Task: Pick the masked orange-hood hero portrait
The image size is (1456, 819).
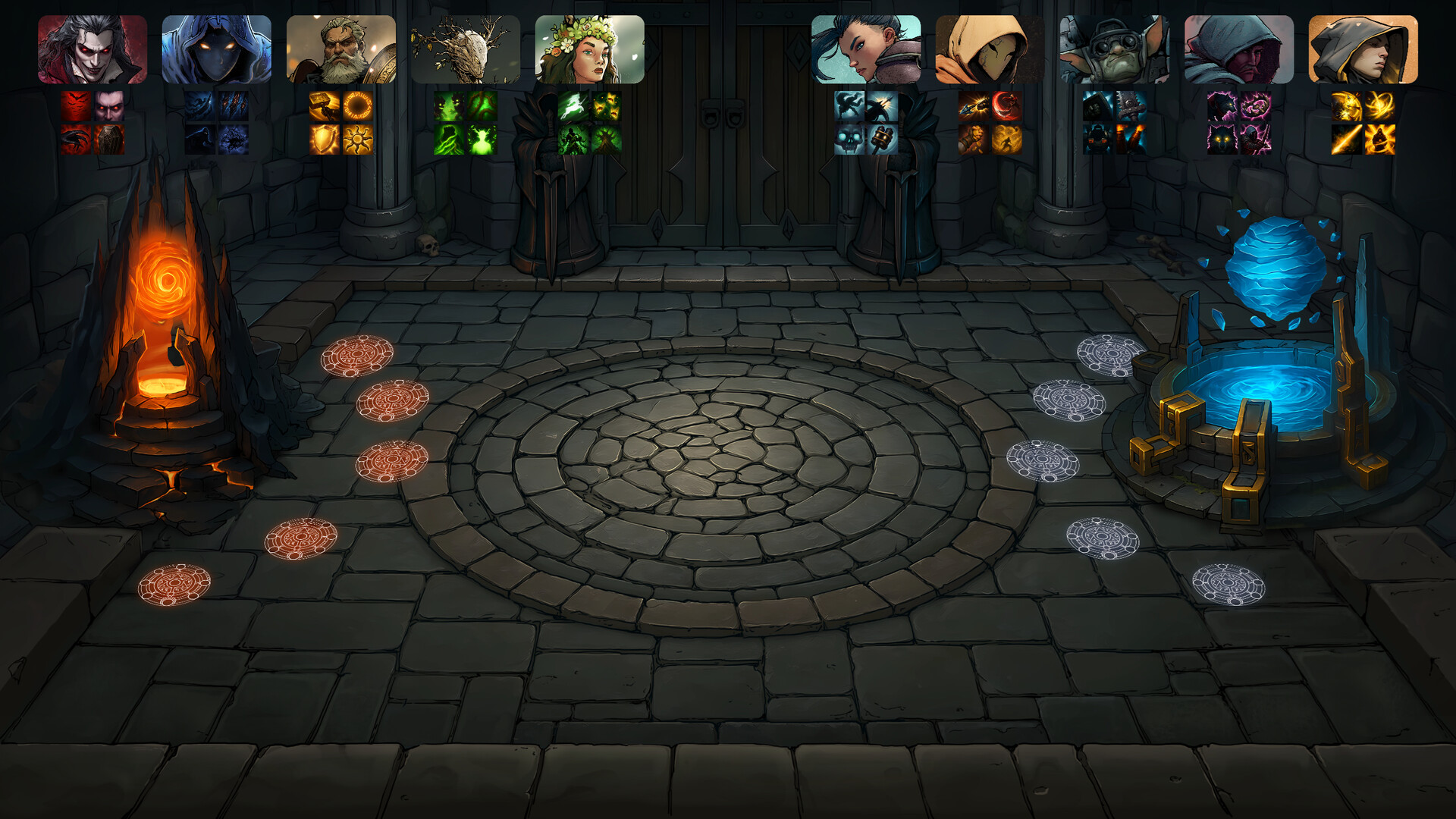Action: click(990, 49)
